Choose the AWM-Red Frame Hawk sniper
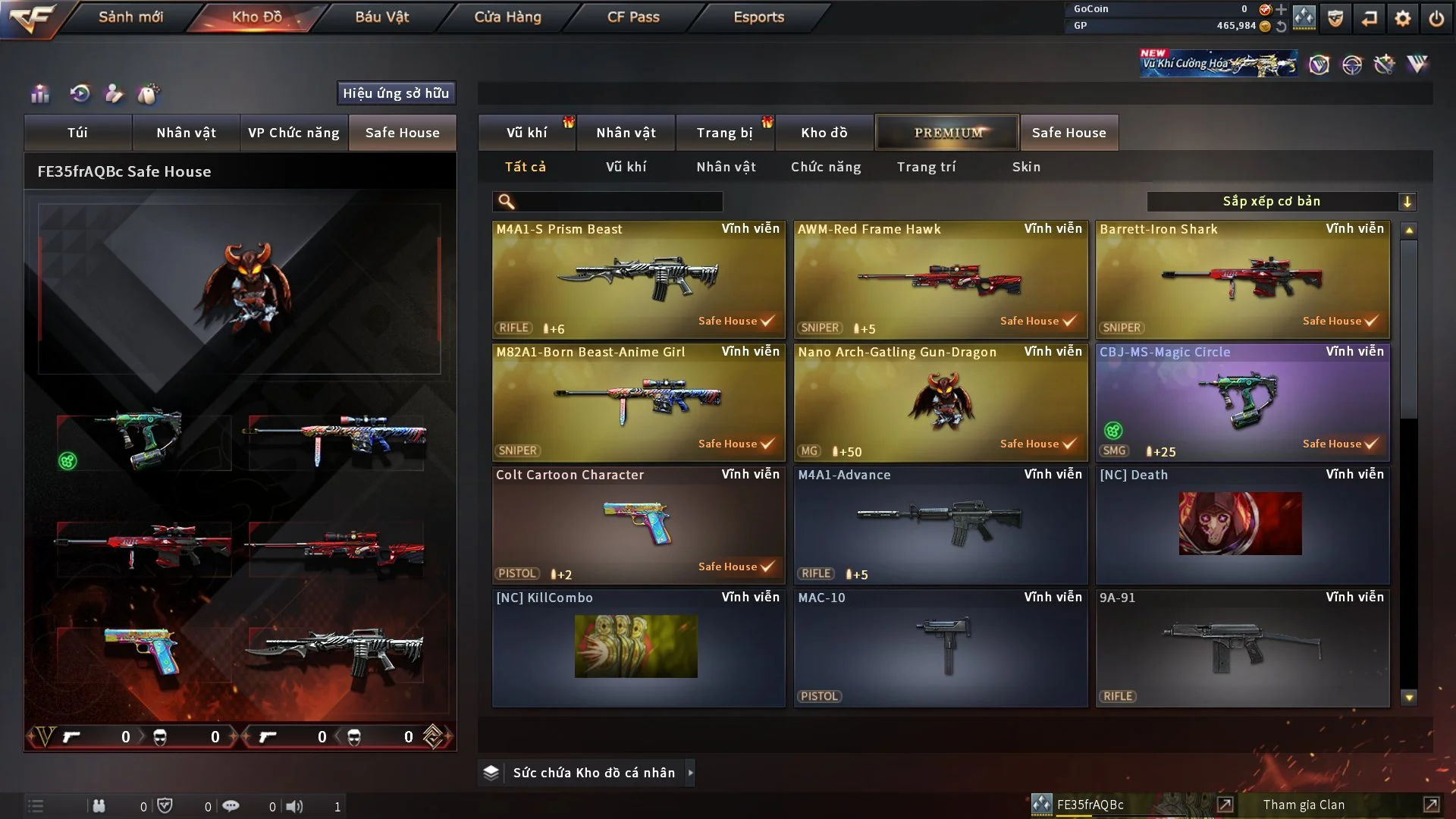Image resolution: width=1456 pixels, height=819 pixels. 940,279
